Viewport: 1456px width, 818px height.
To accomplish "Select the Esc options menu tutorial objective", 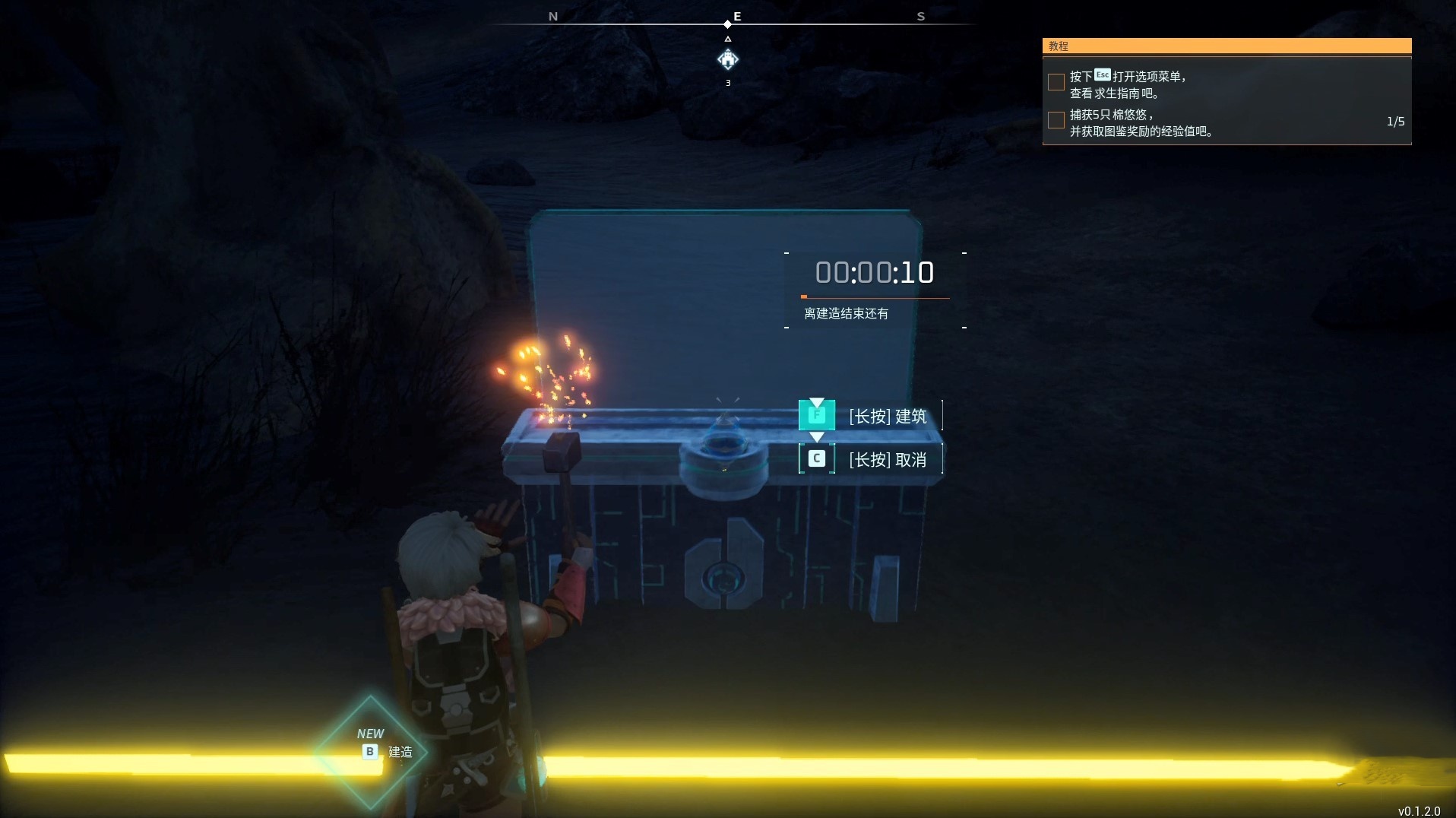I will pyautogui.click(x=1128, y=84).
